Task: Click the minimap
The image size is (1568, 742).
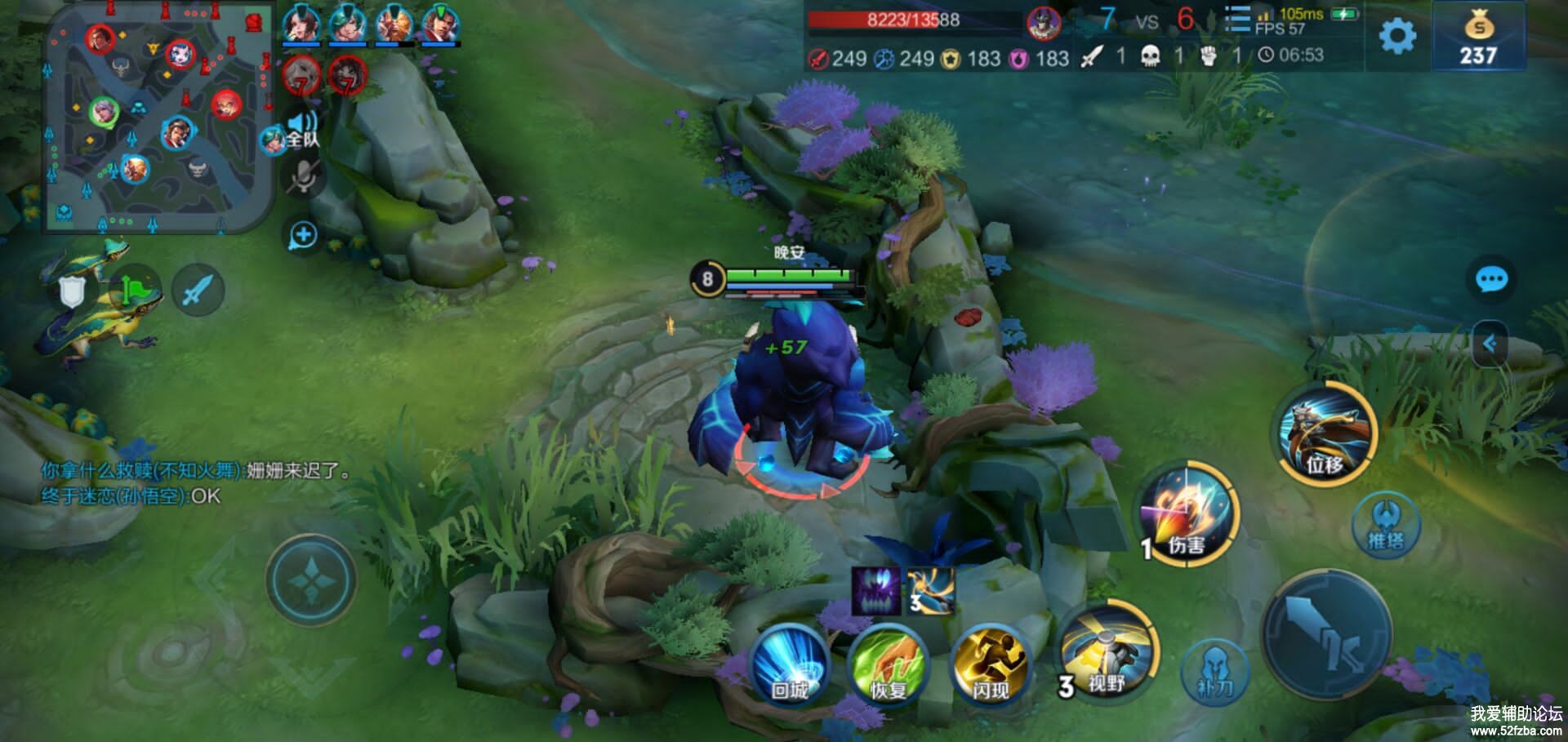Action: 158,117
